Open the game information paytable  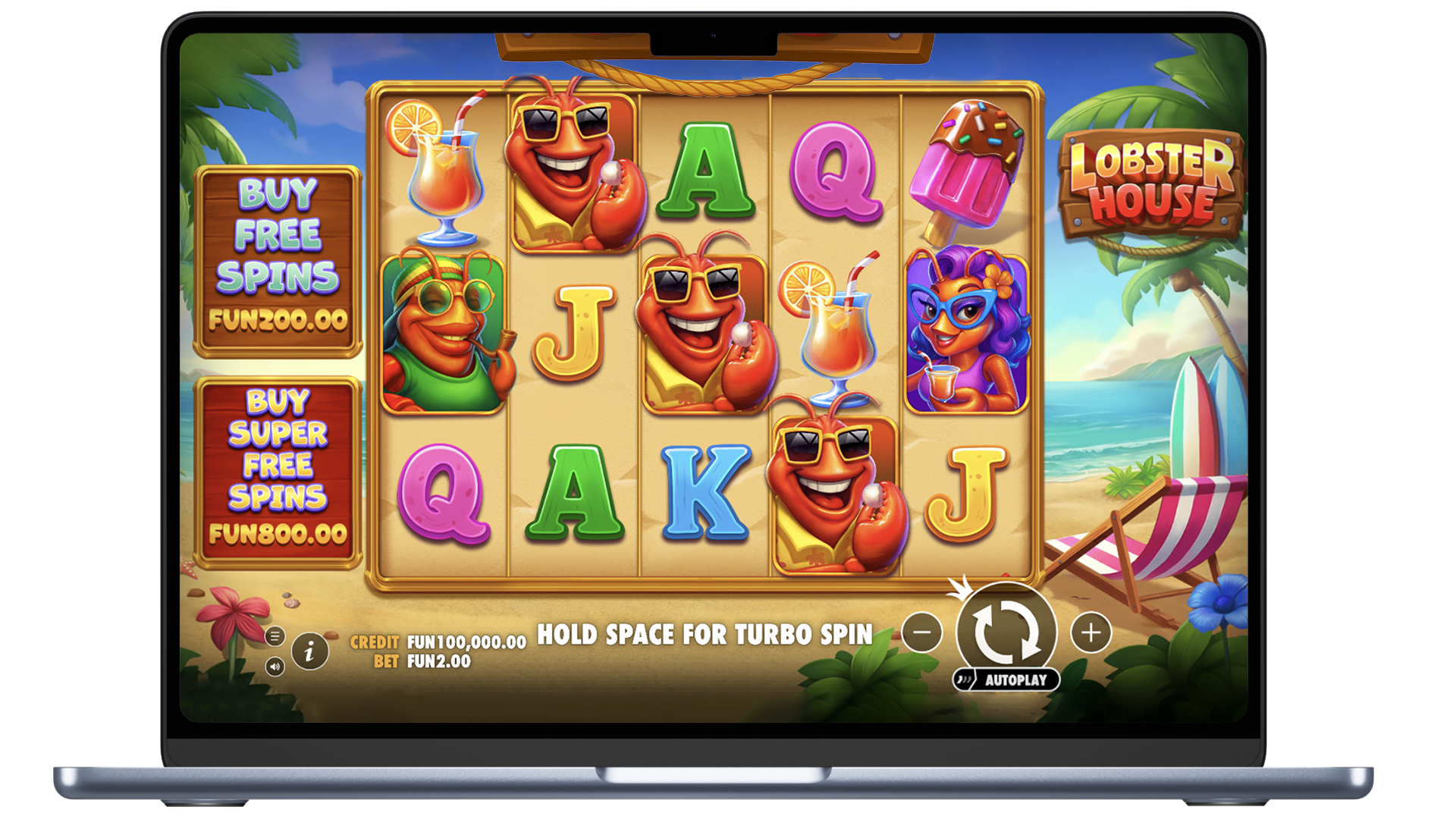coord(309,651)
